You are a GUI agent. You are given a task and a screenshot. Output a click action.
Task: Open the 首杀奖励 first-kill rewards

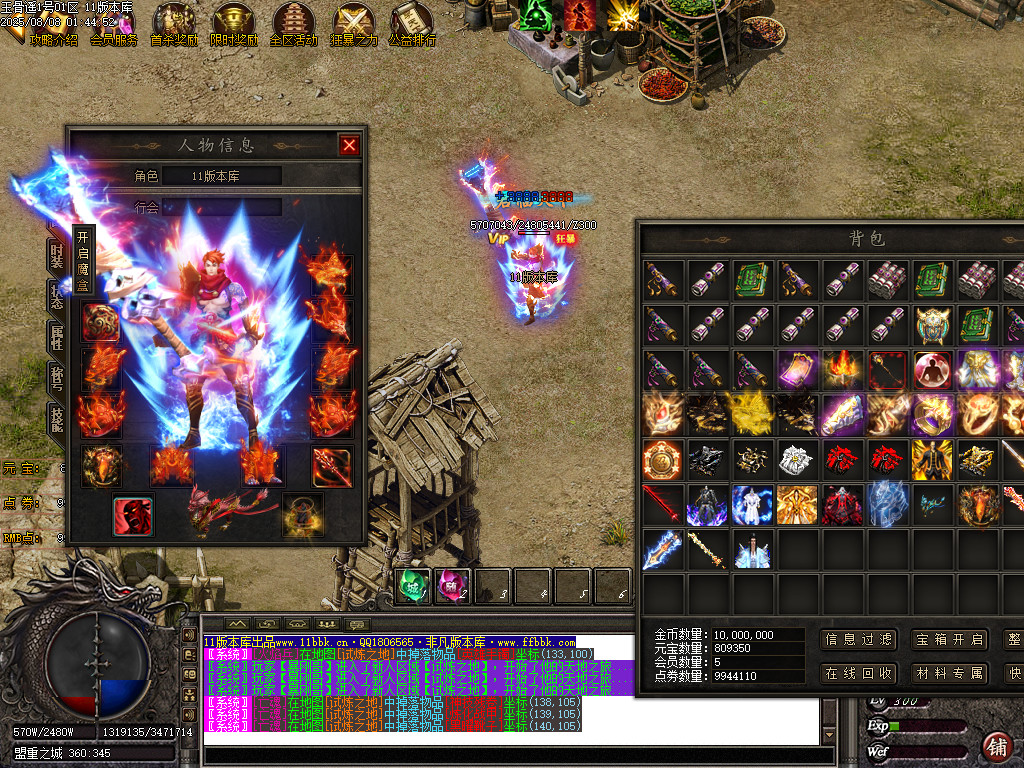(174, 25)
